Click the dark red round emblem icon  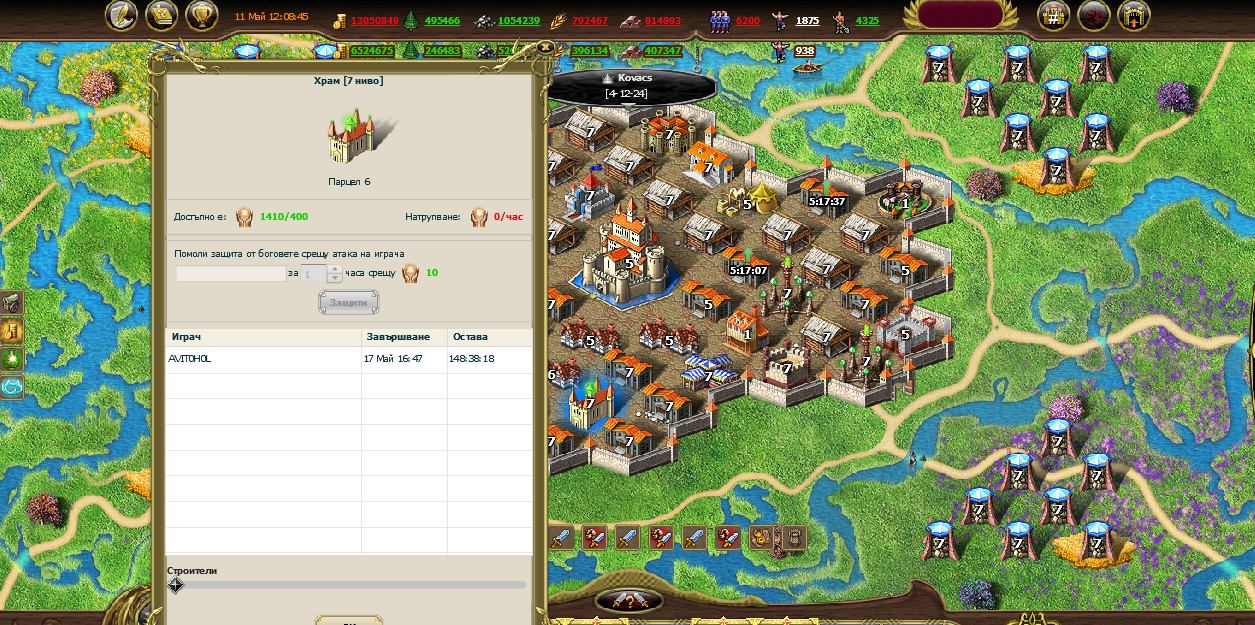(1094, 15)
